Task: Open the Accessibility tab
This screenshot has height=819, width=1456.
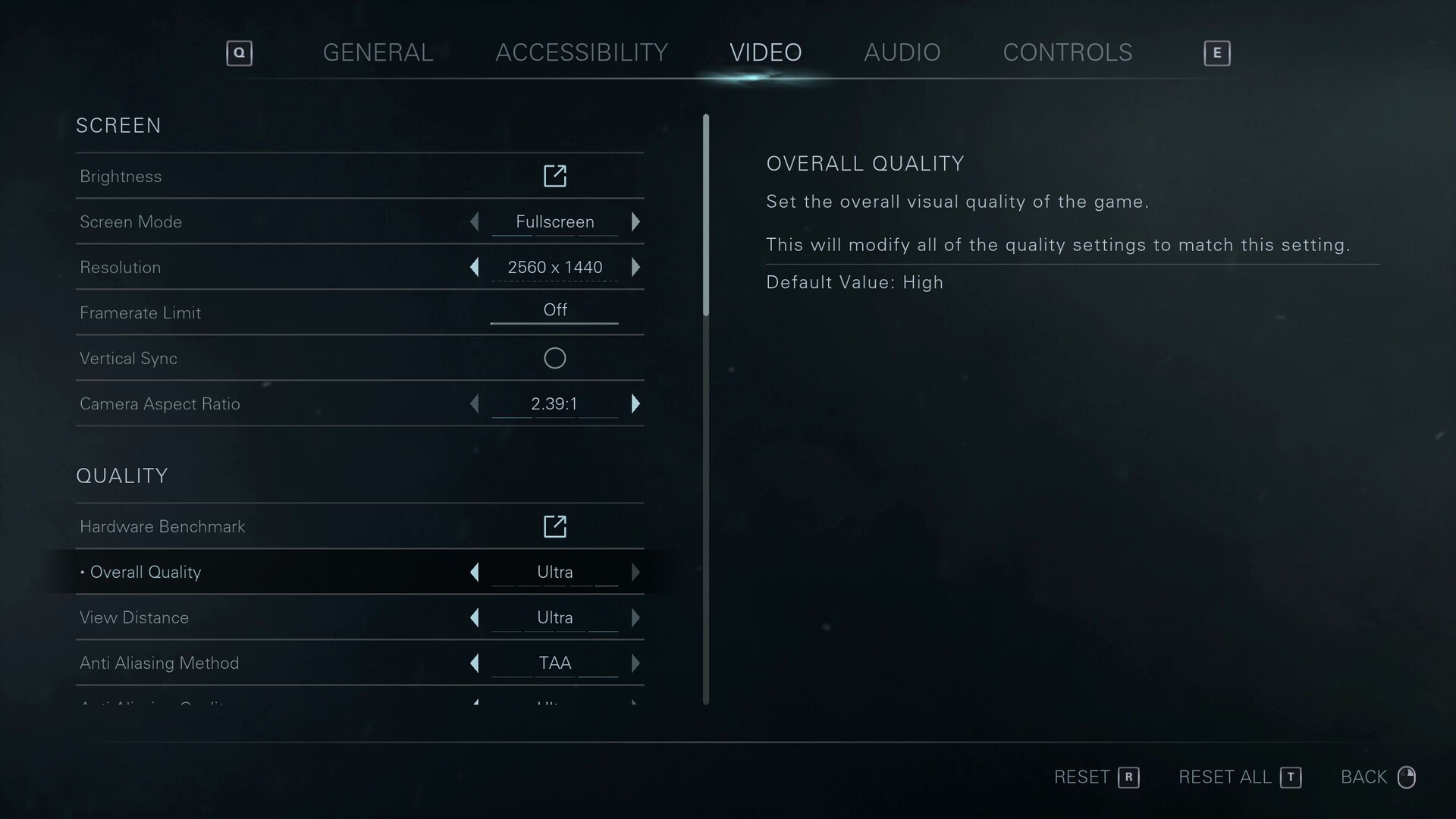Action: point(581,52)
